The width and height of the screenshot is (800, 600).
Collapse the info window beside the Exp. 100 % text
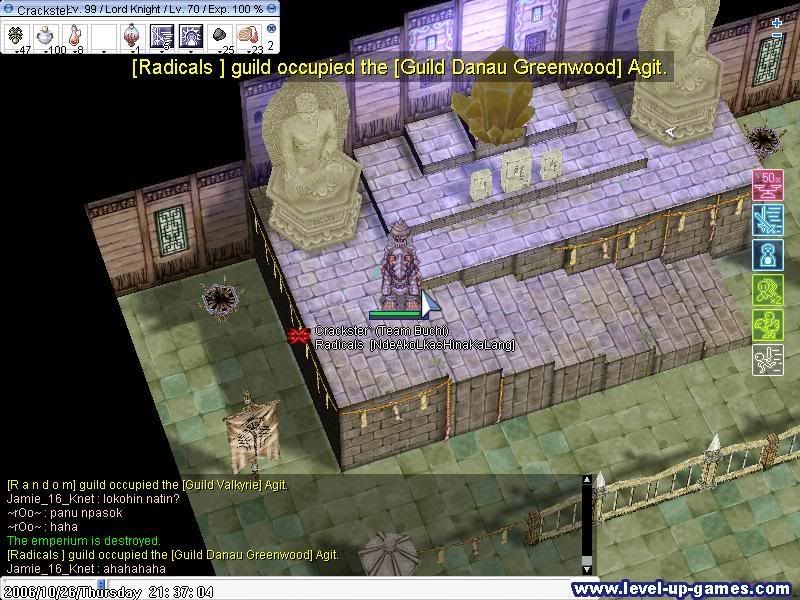point(272,9)
